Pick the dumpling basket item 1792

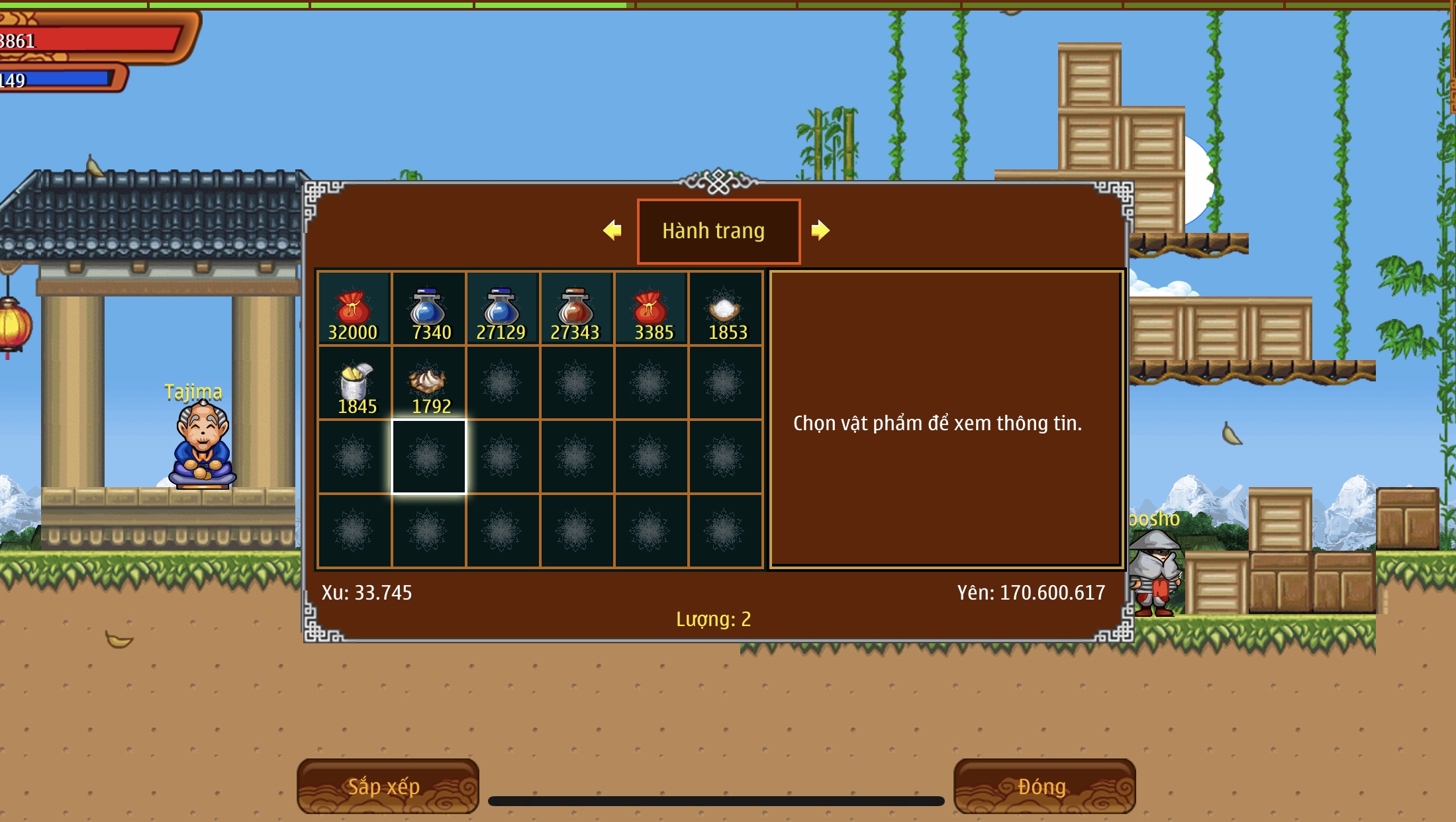(x=428, y=383)
